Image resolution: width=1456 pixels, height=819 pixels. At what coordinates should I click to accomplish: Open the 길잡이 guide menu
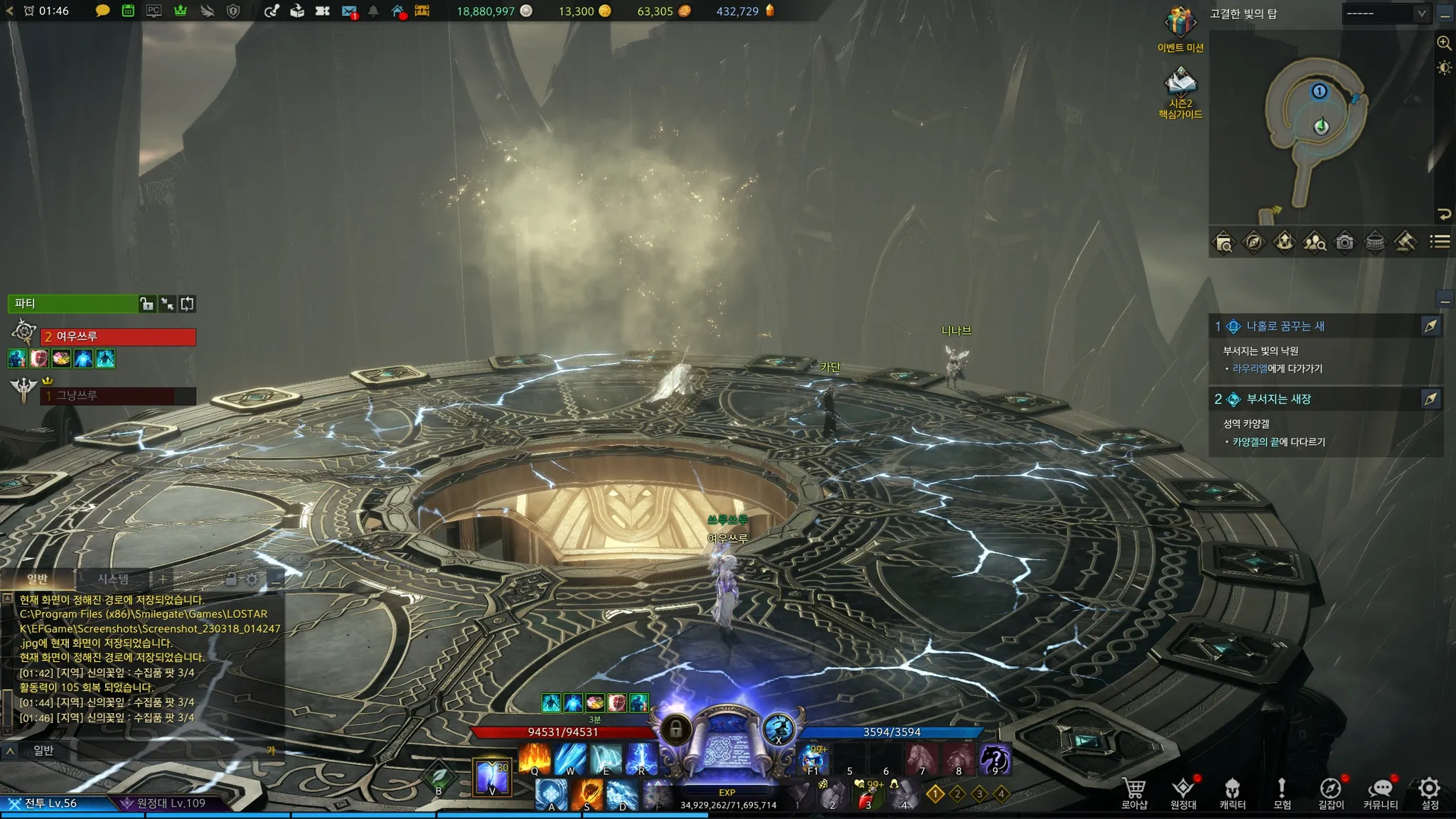1330,792
